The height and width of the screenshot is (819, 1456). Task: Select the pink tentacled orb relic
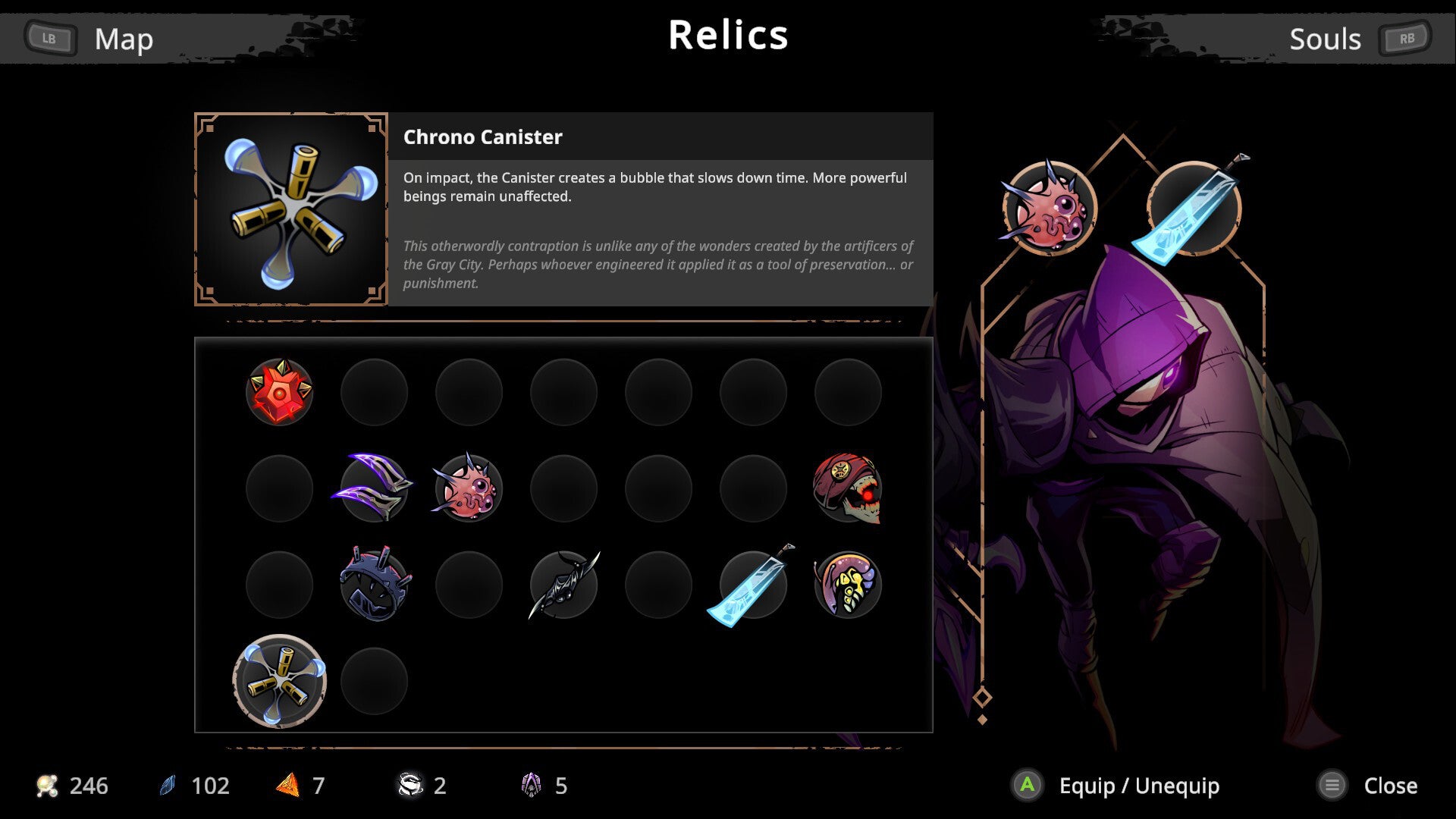click(469, 489)
